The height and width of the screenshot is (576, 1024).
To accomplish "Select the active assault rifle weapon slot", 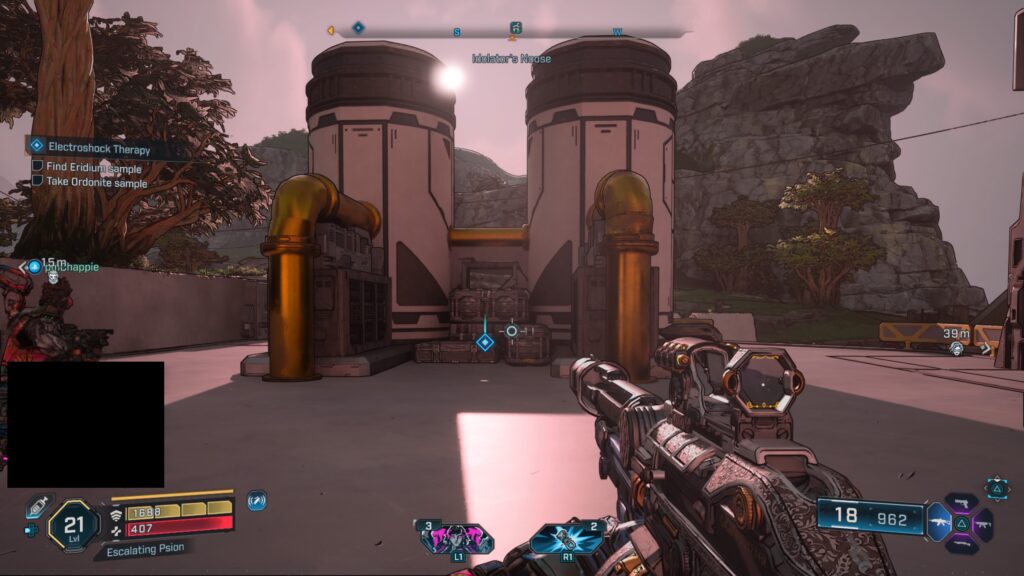I will tap(939, 520).
